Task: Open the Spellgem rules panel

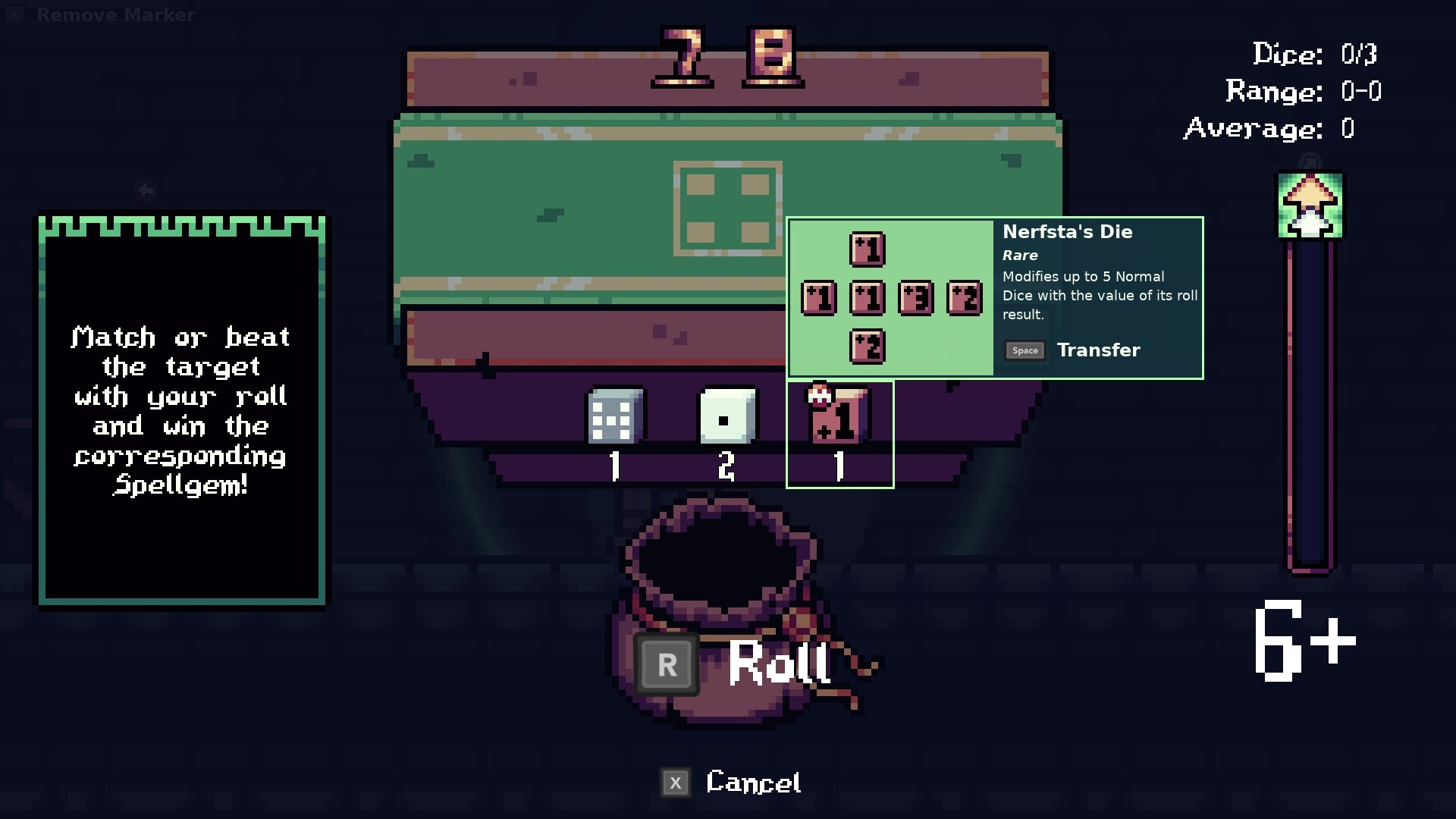Action: (x=180, y=409)
